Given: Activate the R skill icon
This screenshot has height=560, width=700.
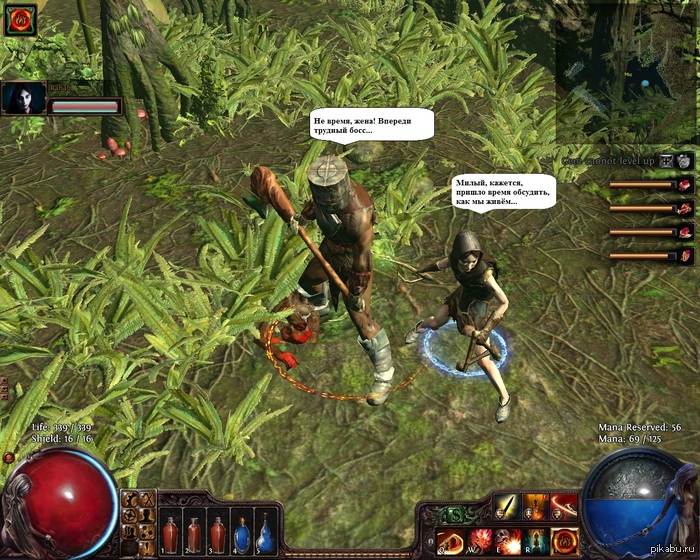Looking at the screenshot, I should pyautogui.click(x=536, y=541).
